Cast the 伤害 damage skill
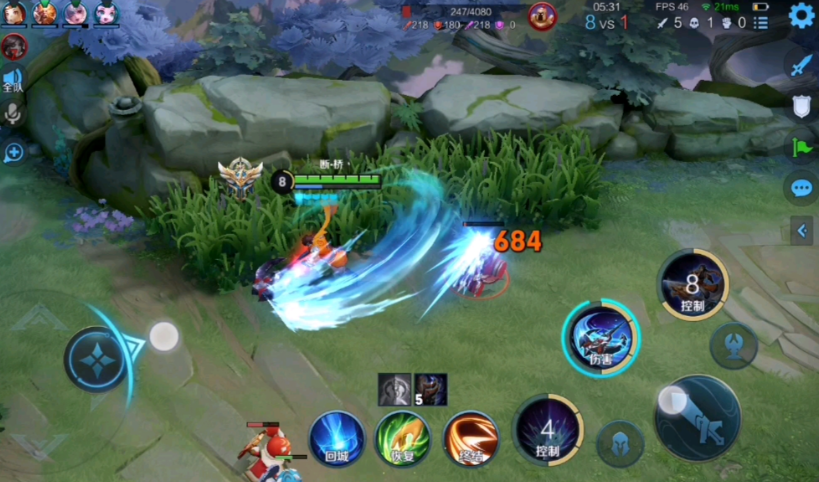Viewport: 819px width, 482px height. pos(601,337)
